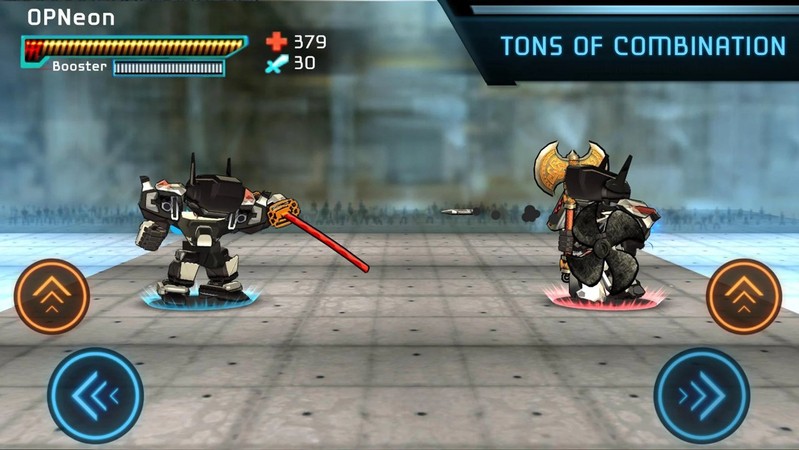This screenshot has height=450, width=799.
Task: Tap the blue move-left double arrow button
Action: tap(95, 395)
